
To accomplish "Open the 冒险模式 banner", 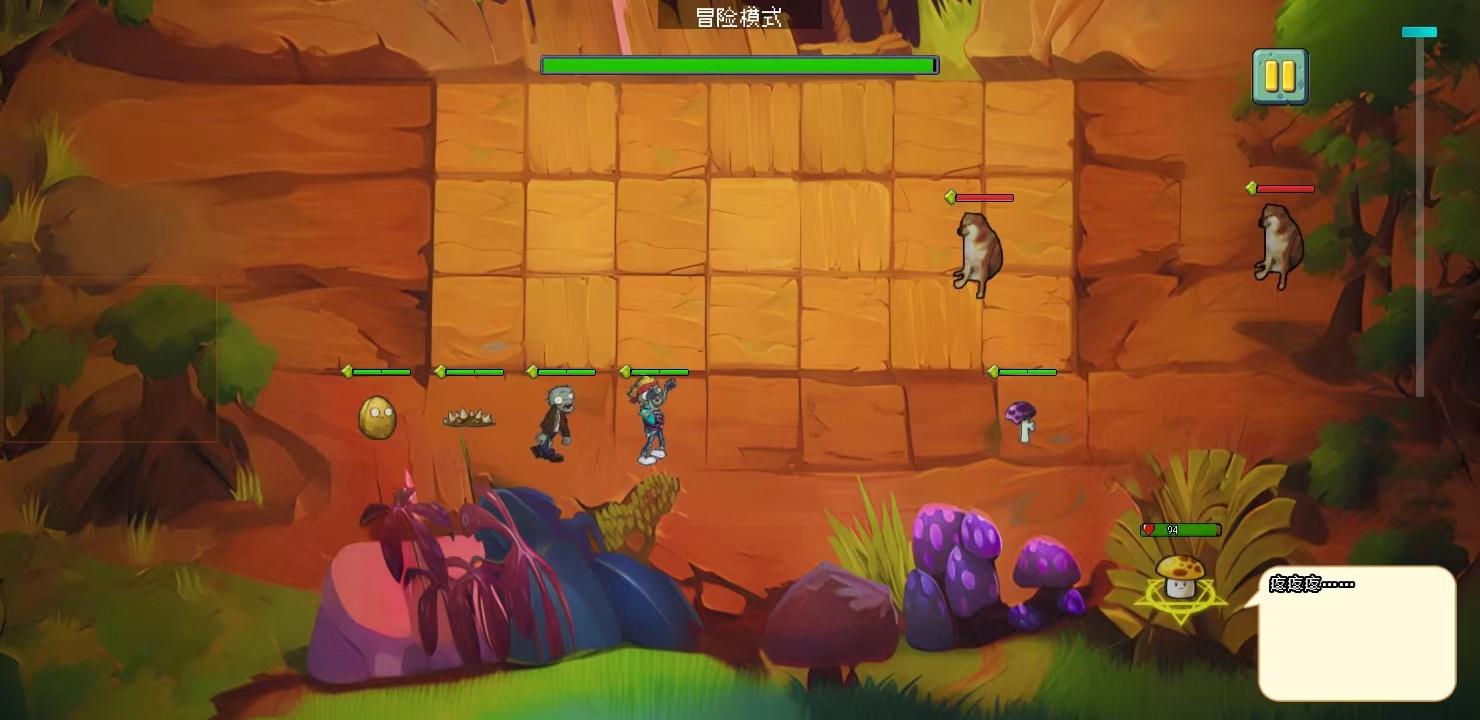I will point(740,16).
